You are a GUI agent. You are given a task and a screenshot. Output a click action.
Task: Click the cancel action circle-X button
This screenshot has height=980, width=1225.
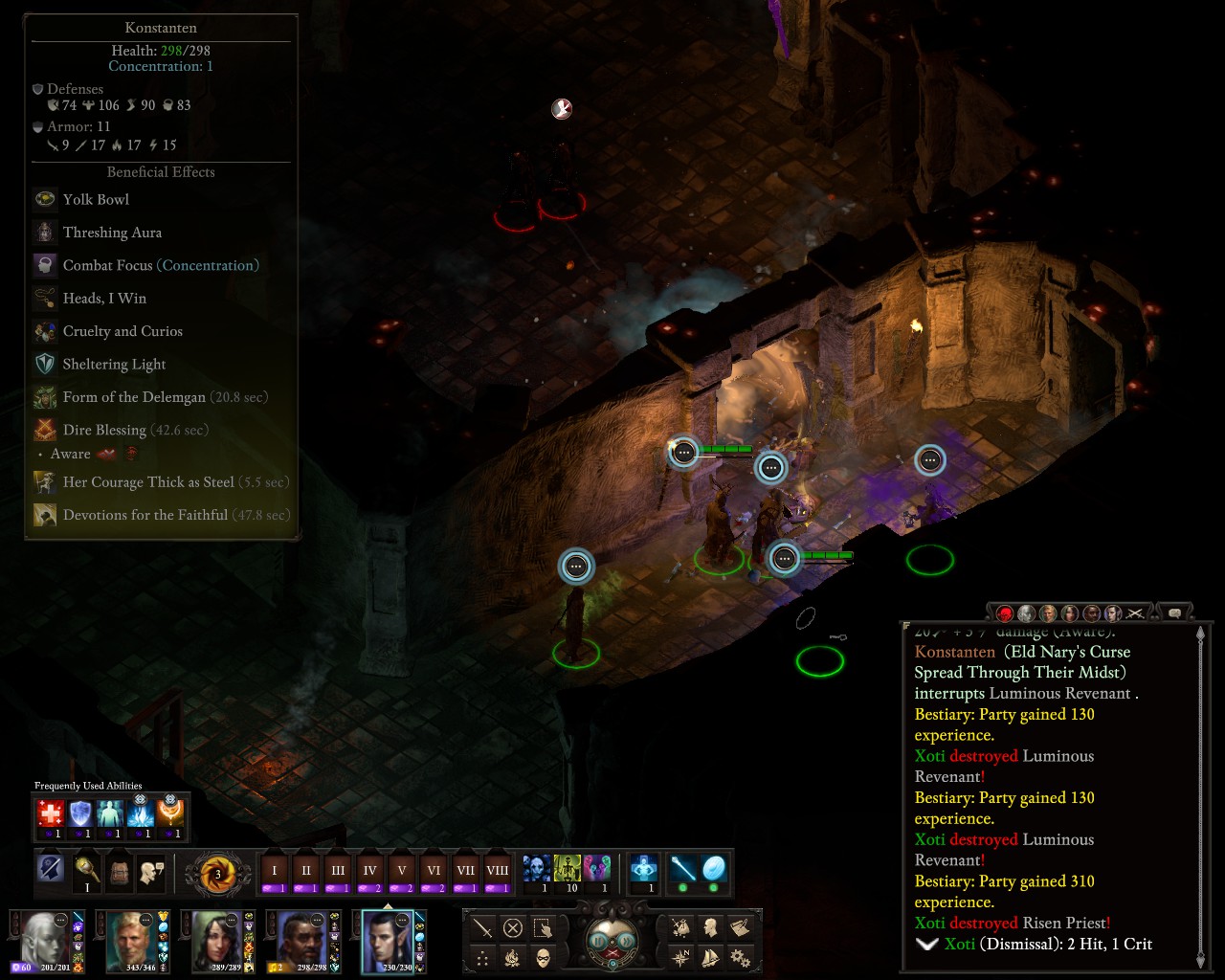[x=513, y=927]
